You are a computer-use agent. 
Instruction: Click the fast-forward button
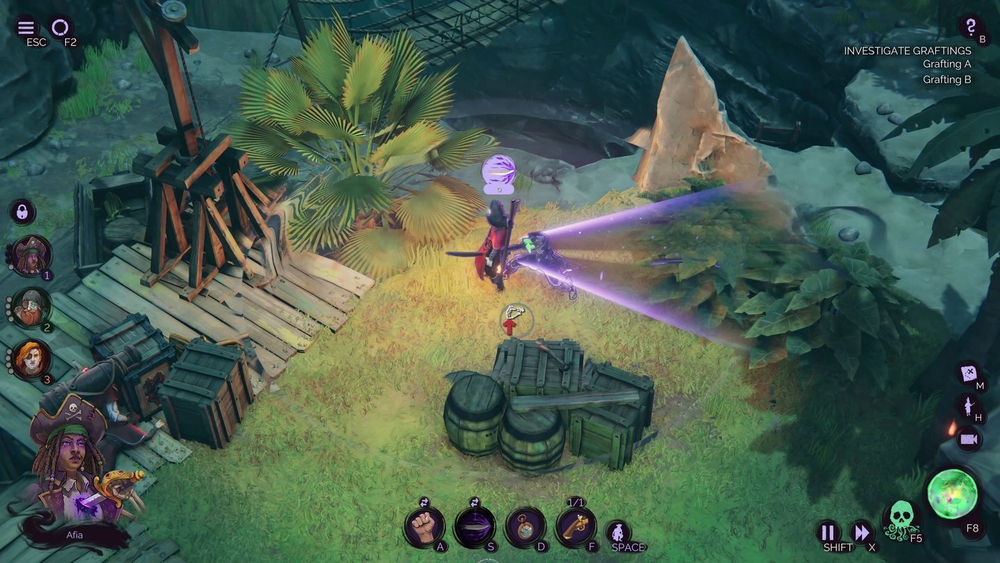[861, 532]
